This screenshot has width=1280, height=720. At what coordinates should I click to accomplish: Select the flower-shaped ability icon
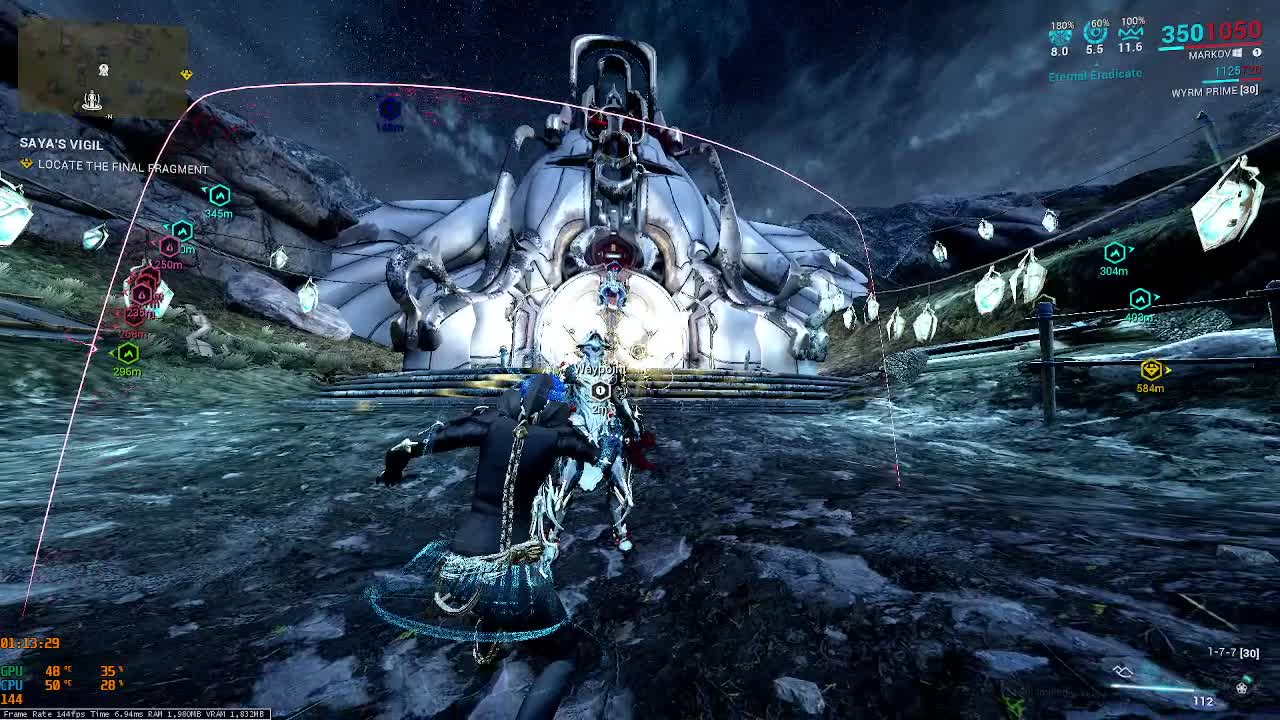point(1242,688)
